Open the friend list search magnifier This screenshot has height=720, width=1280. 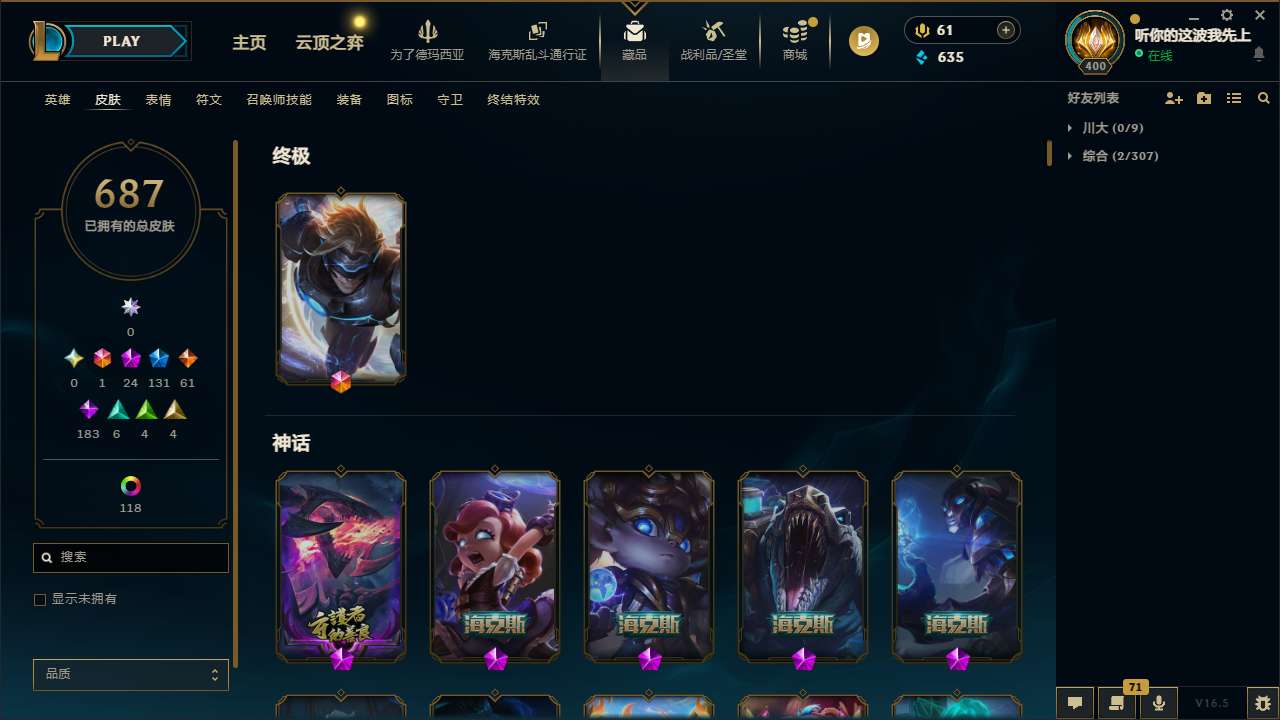pyautogui.click(x=1264, y=98)
